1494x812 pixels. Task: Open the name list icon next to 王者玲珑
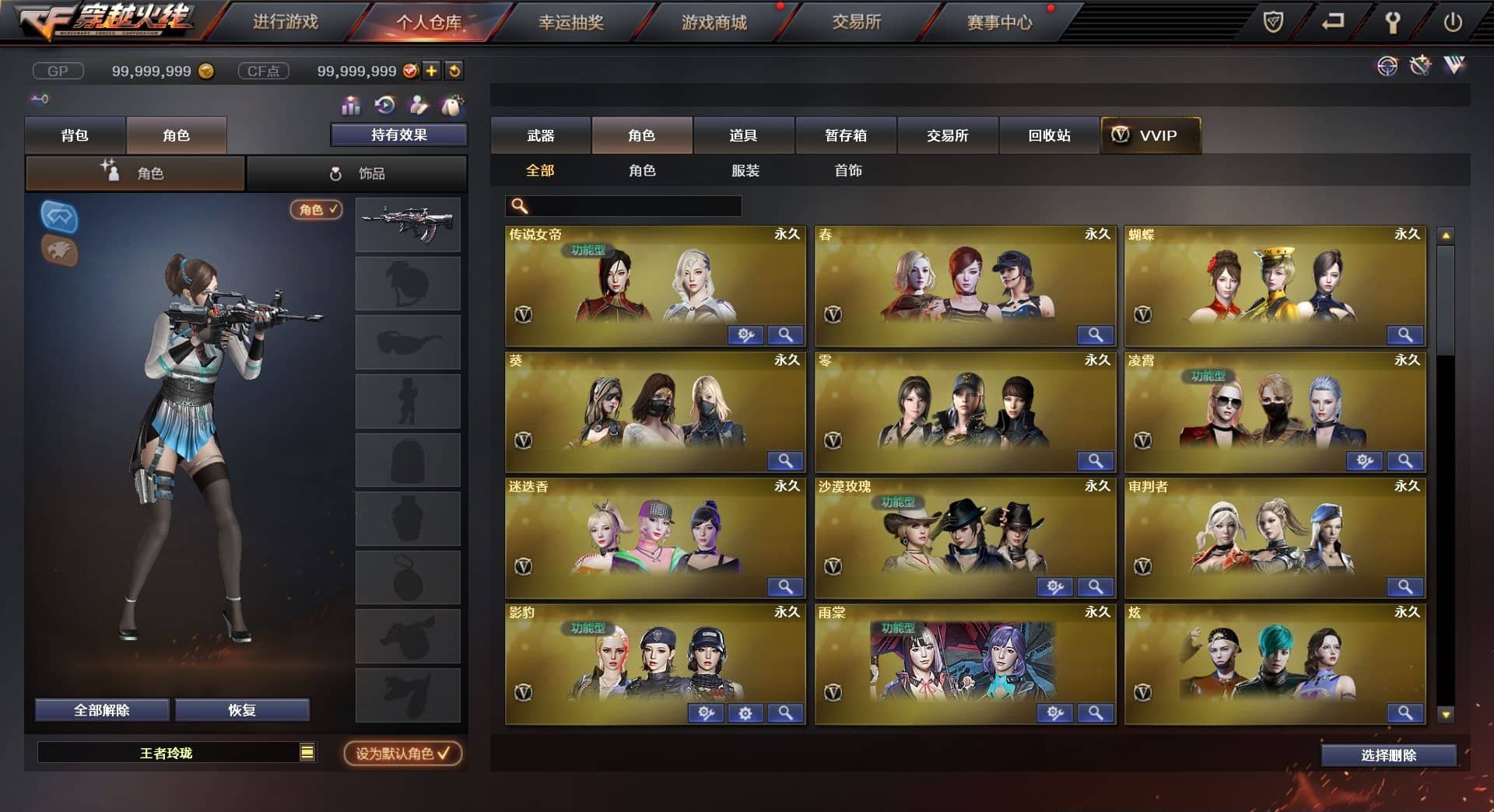click(x=308, y=752)
